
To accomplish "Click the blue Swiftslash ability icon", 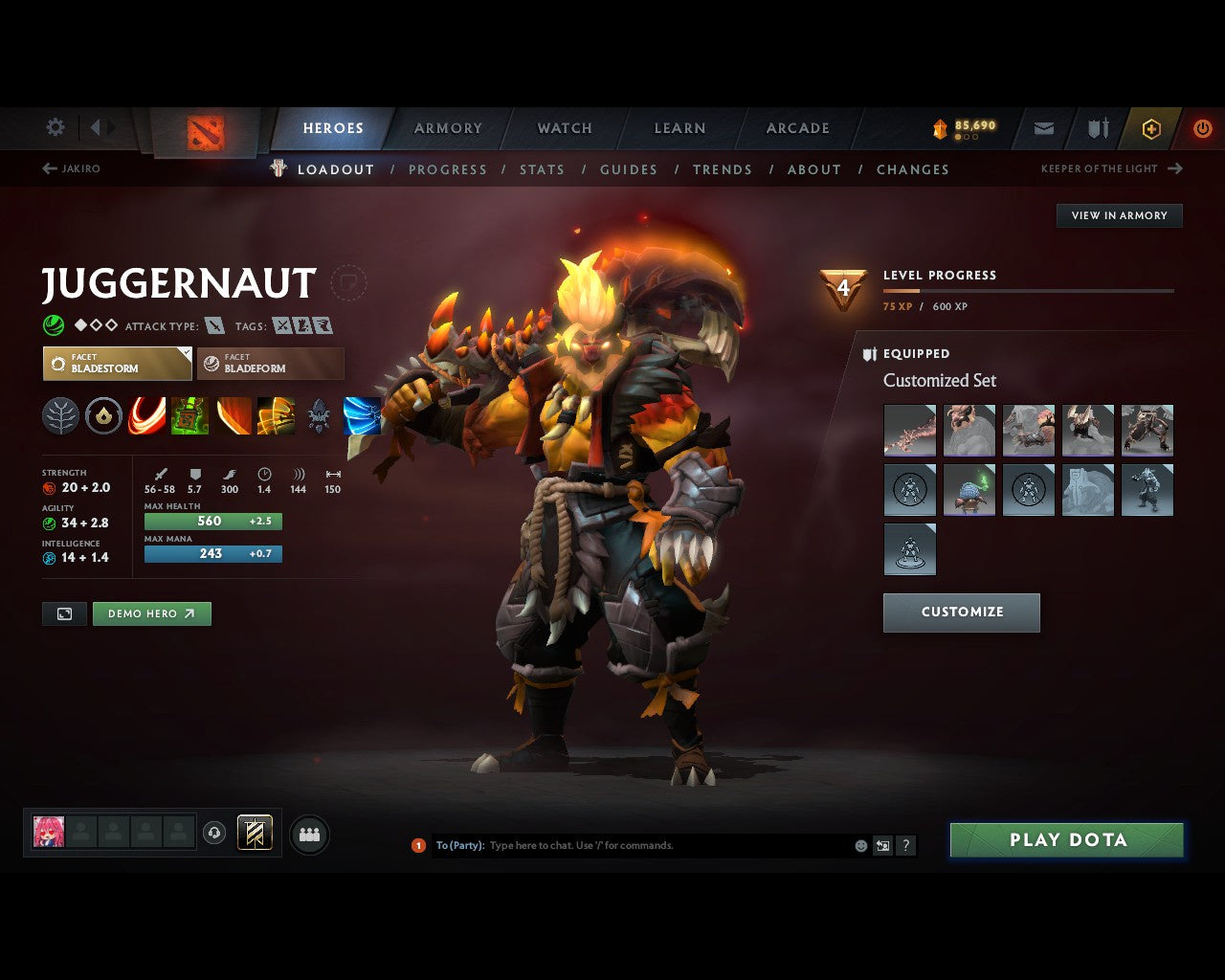I will click(x=362, y=415).
